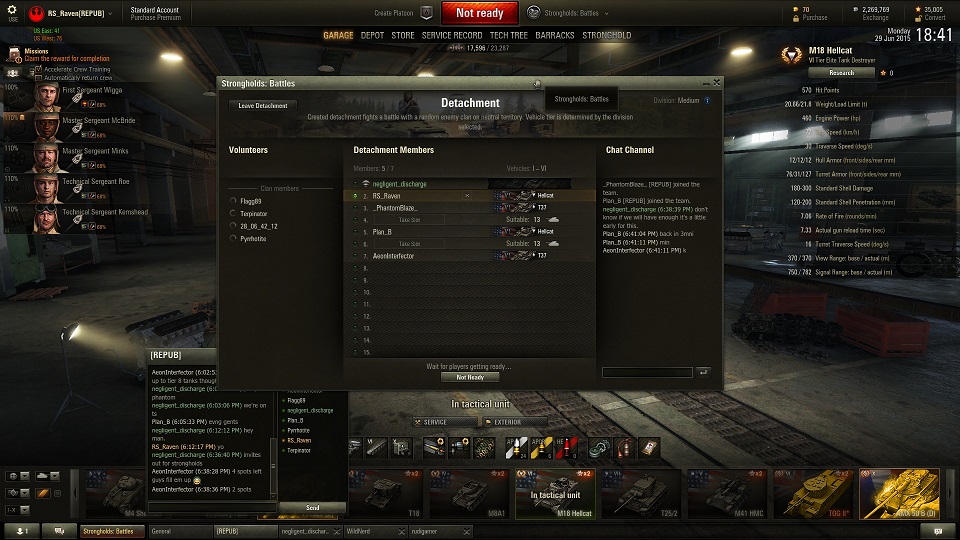Open the Depot tab
The height and width of the screenshot is (540, 960).
click(x=372, y=35)
